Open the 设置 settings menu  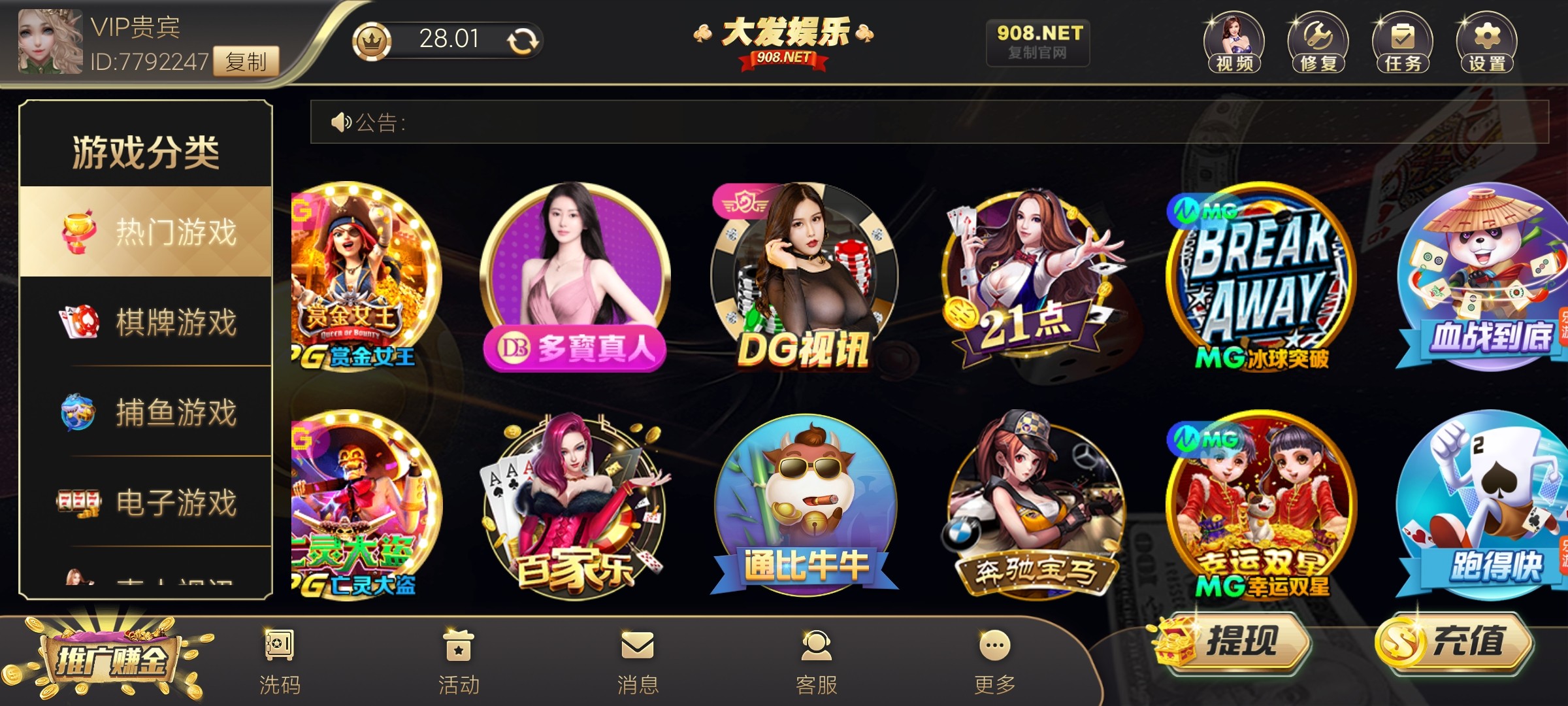point(1486,42)
